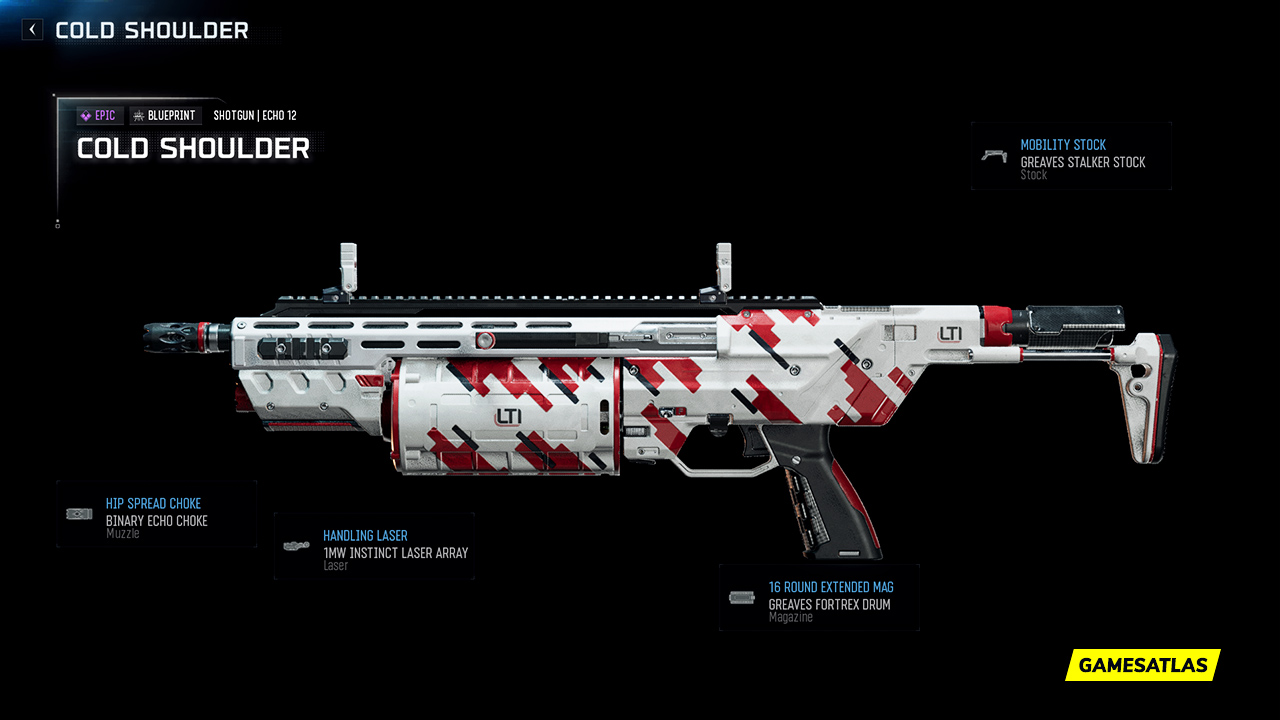Select the 1MW Instinct Laser Array entry
Image resolution: width=1280 pixels, height=720 pixels.
coord(395,552)
